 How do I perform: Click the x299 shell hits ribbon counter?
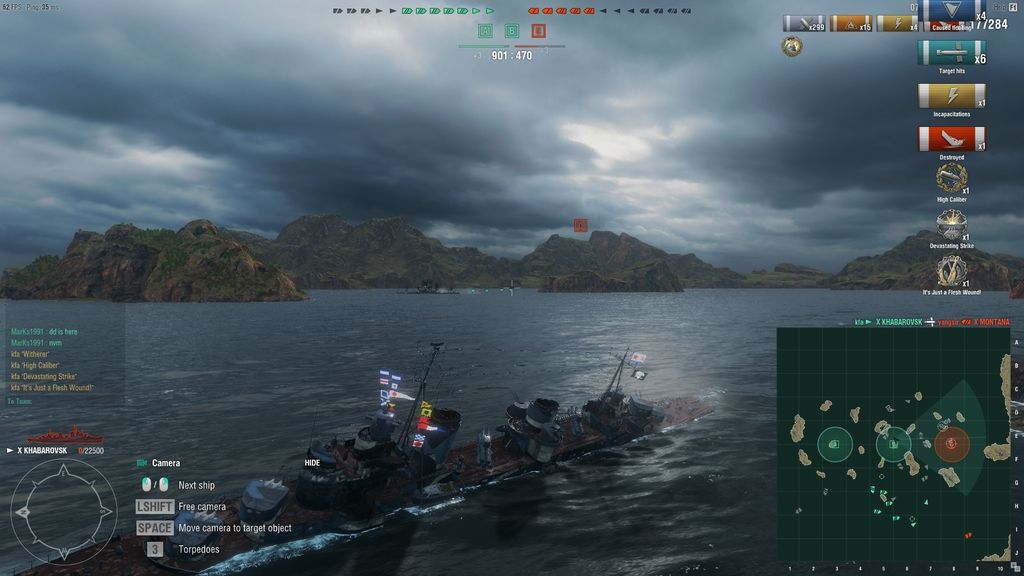click(803, 23)
